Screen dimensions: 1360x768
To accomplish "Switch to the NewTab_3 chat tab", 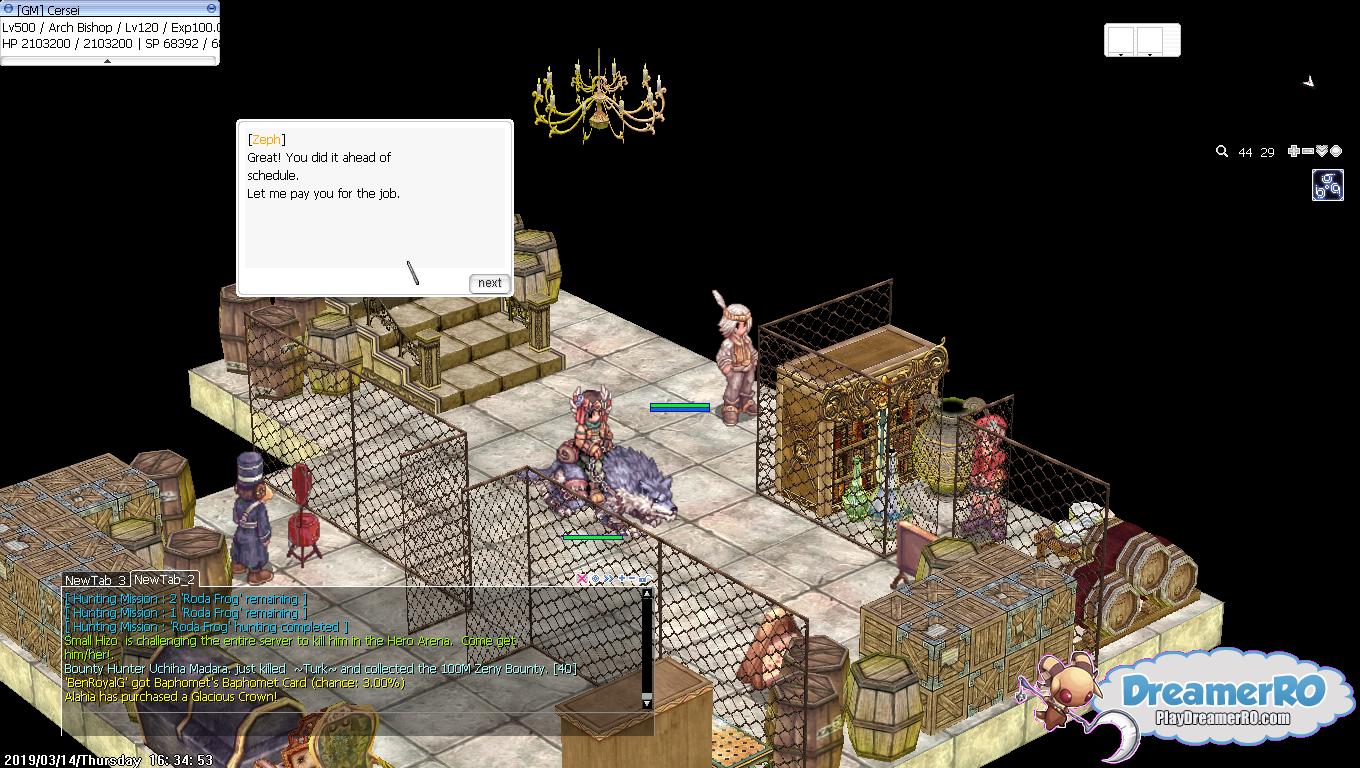I will coord(95,580).
